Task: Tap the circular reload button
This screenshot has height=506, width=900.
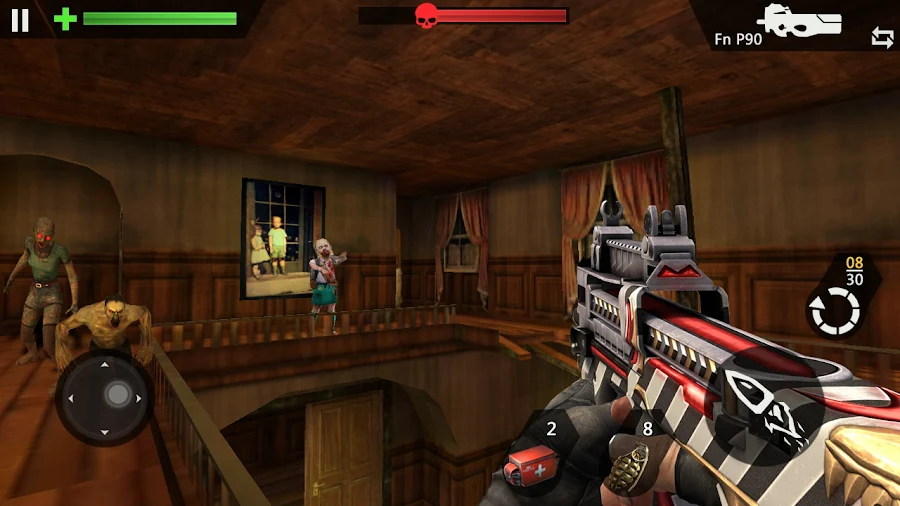Action: [834, 311]
